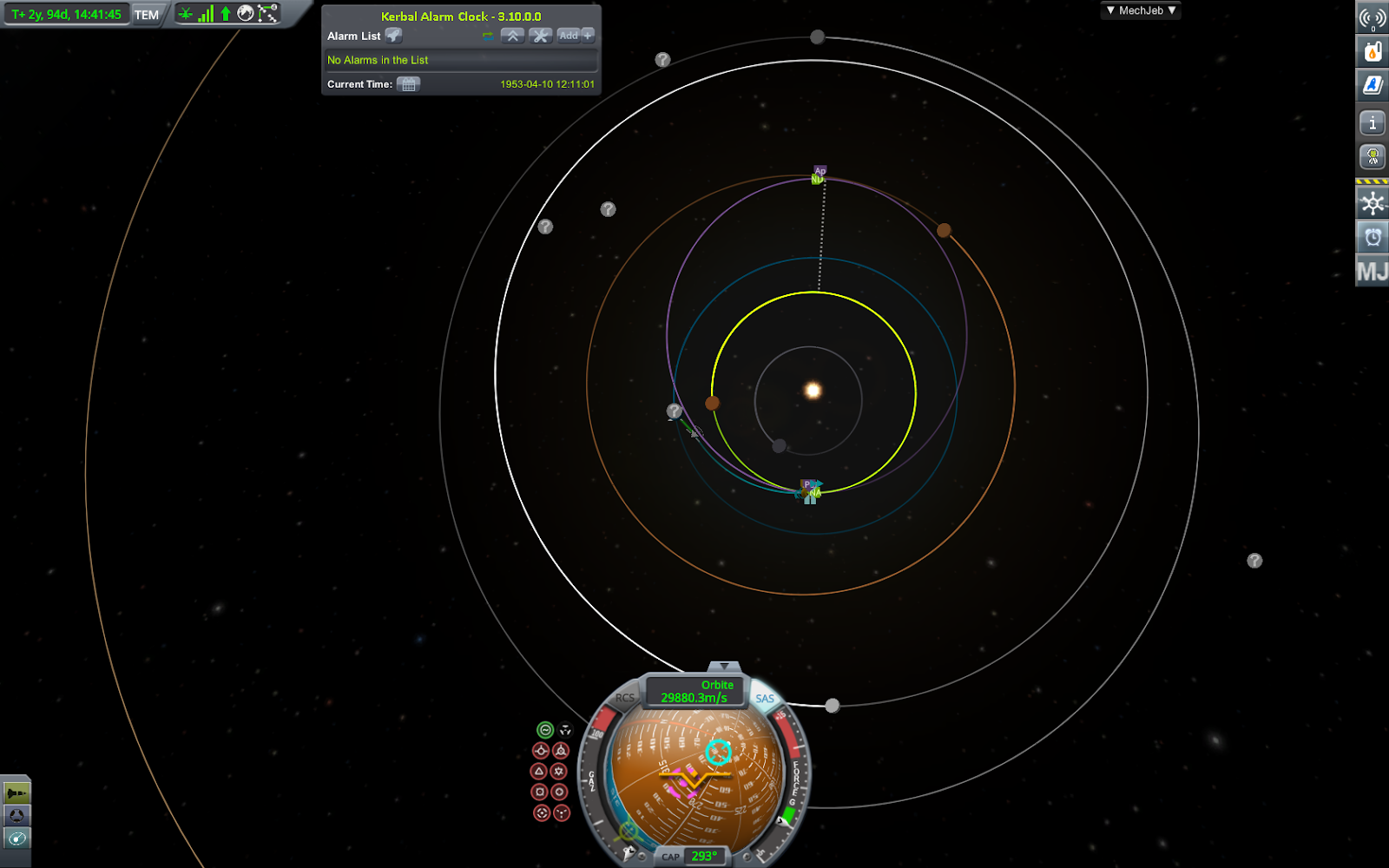The image size is (1389, 868).
Task: Select the green stability assist SAS mode
Action: pyautogui.click(x=544, y=730)
